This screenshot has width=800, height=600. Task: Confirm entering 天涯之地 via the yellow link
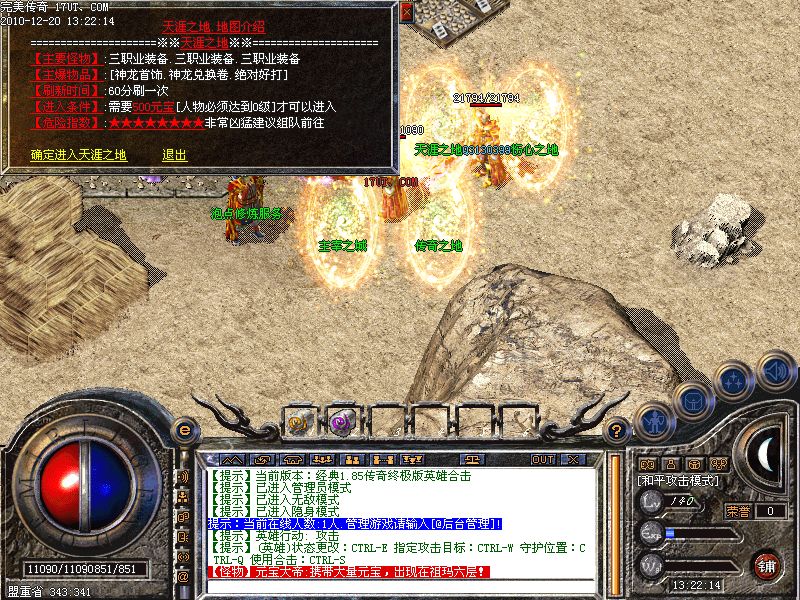pos(79,155)
